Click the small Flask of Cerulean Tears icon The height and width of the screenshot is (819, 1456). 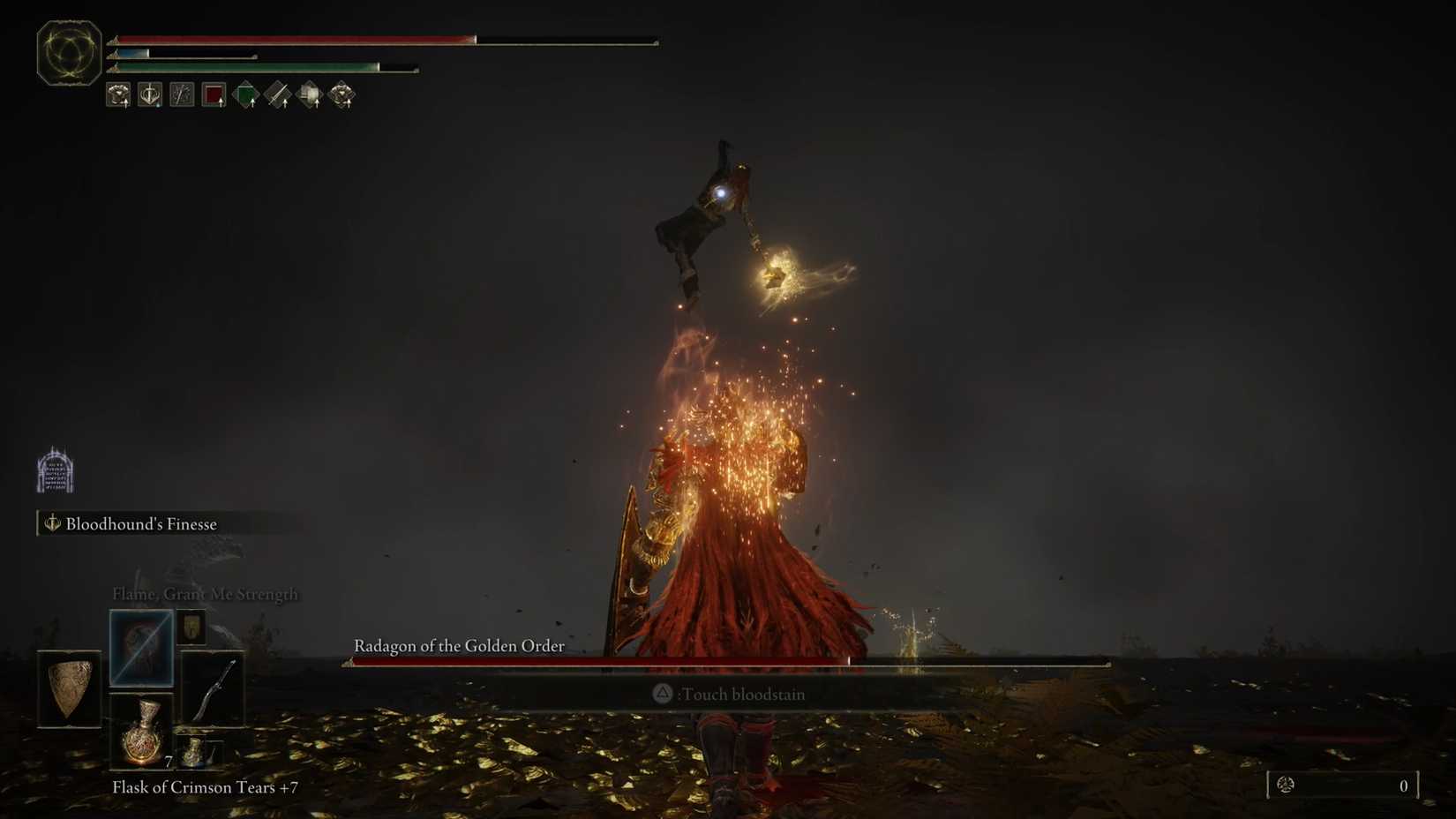pyautogui.click(x=192, y=752)
